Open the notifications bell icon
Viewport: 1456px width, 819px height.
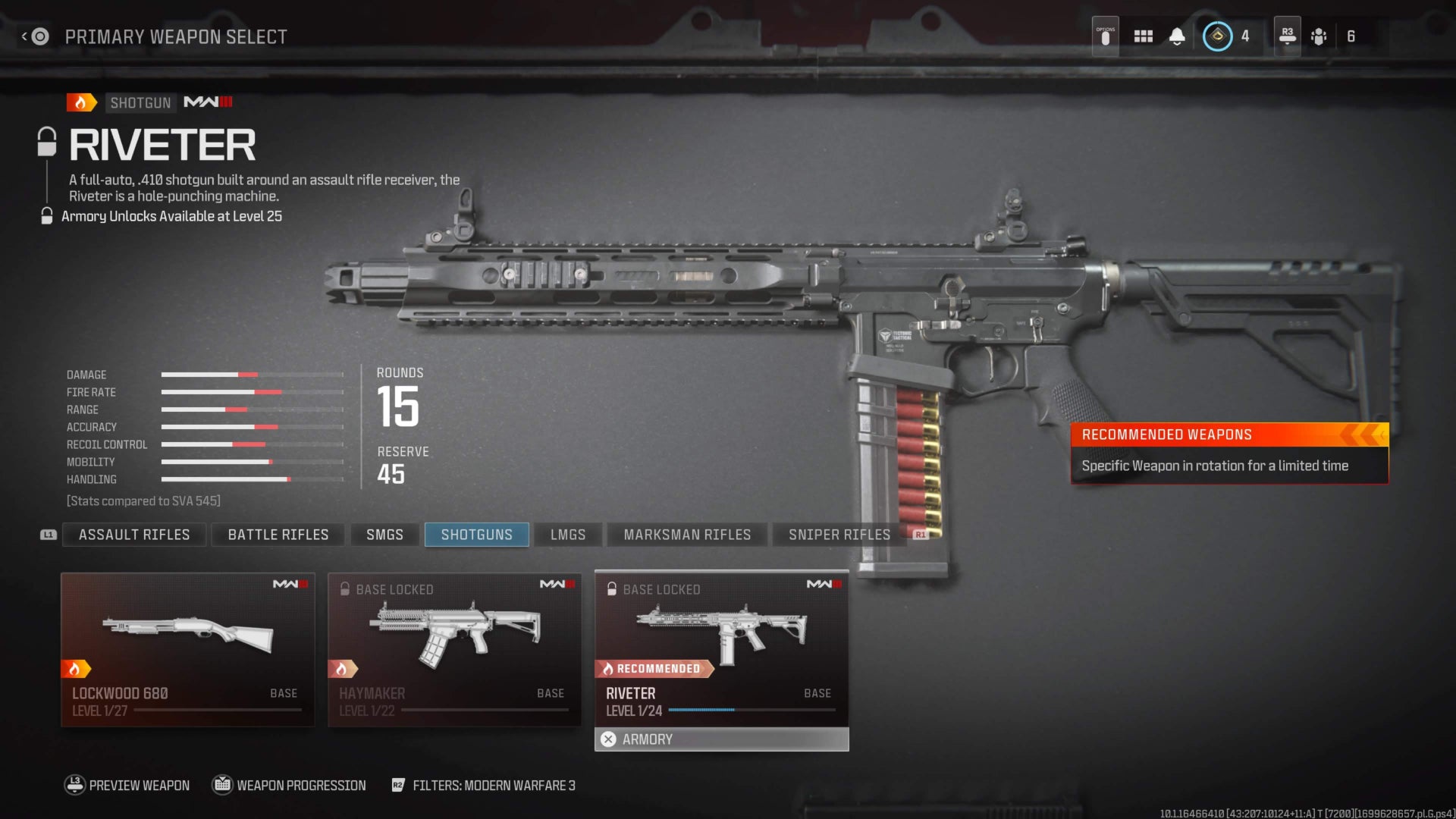tap(1176, 35)
